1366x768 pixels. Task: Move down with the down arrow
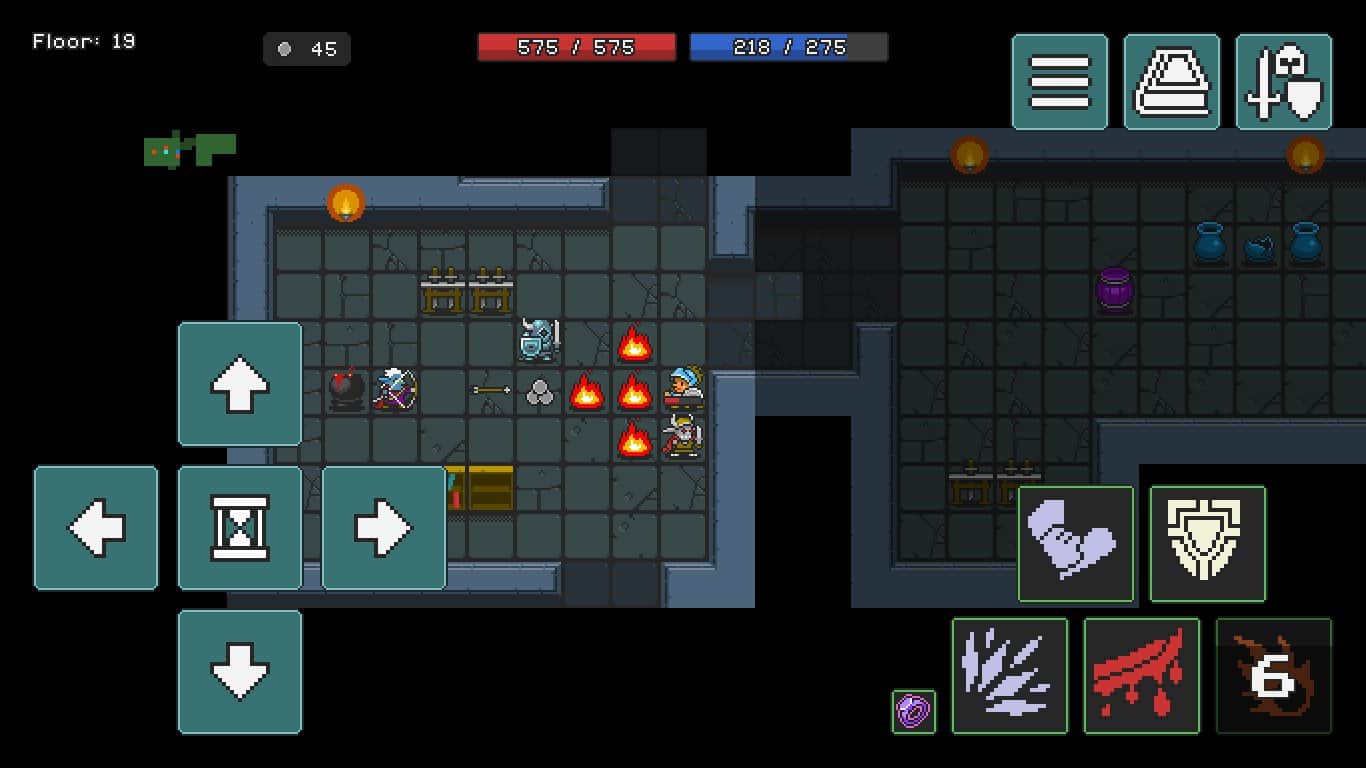coord(240,672)
